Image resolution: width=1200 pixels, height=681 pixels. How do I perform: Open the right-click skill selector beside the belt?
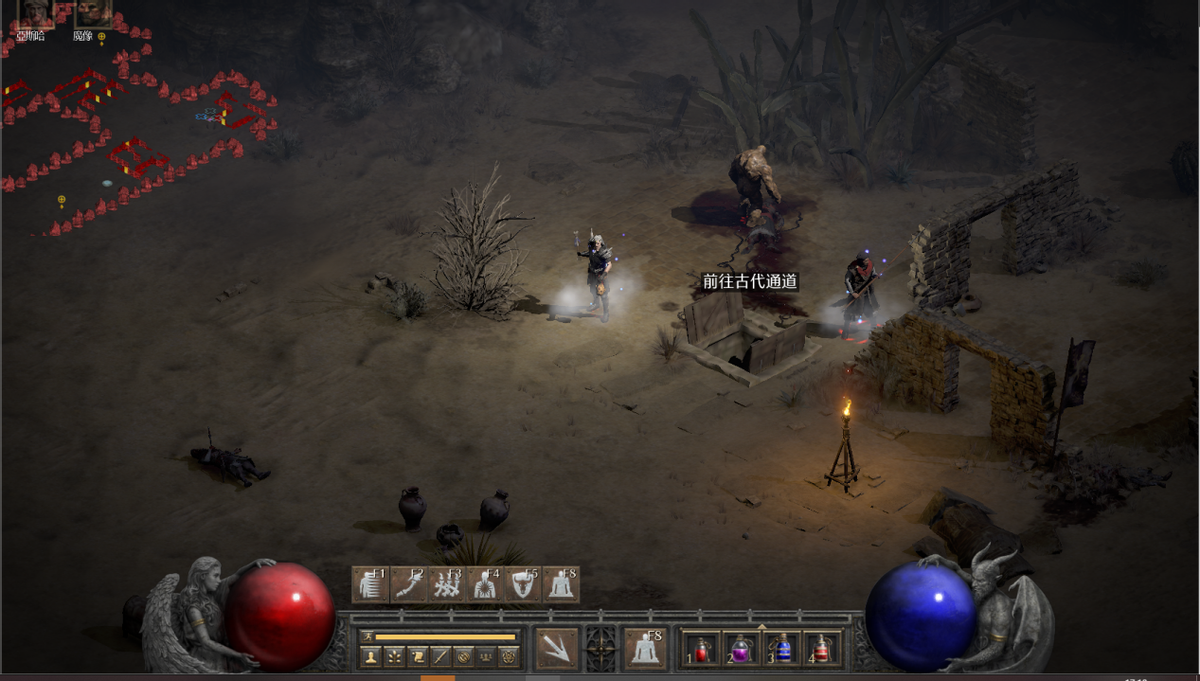coord(645,648)
